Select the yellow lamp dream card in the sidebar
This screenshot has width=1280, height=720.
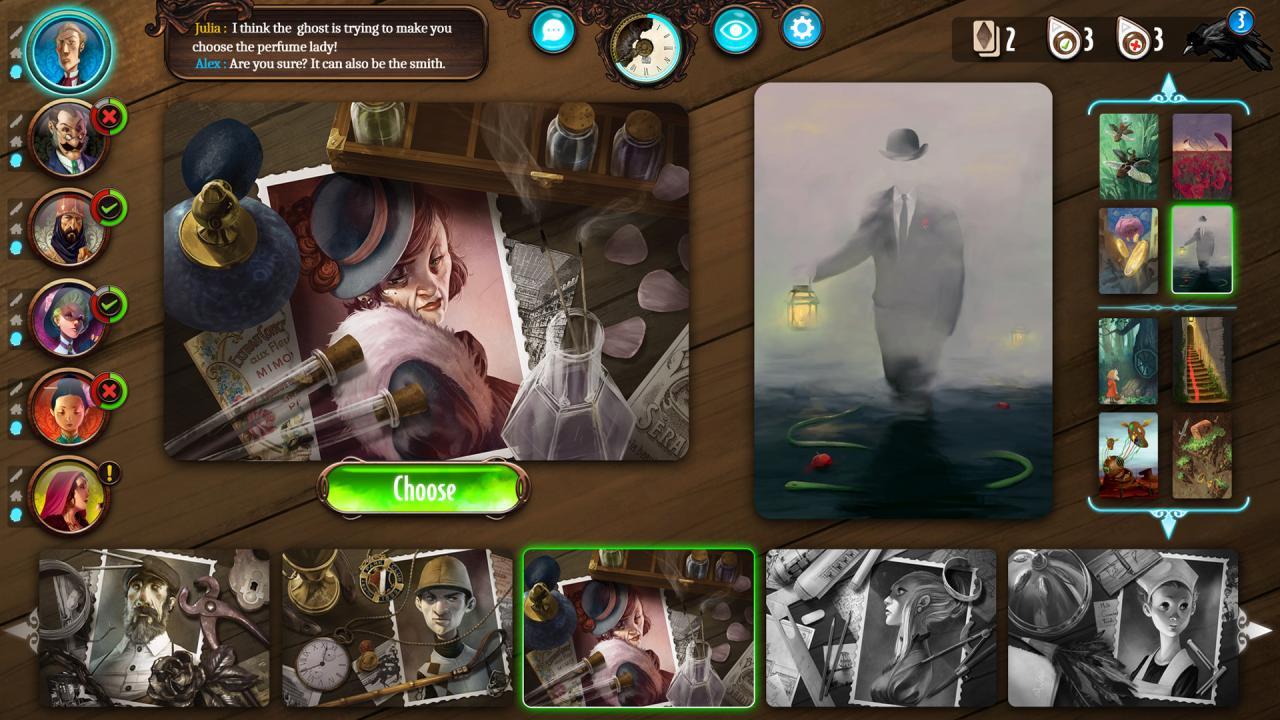(x=1128, y=250)
